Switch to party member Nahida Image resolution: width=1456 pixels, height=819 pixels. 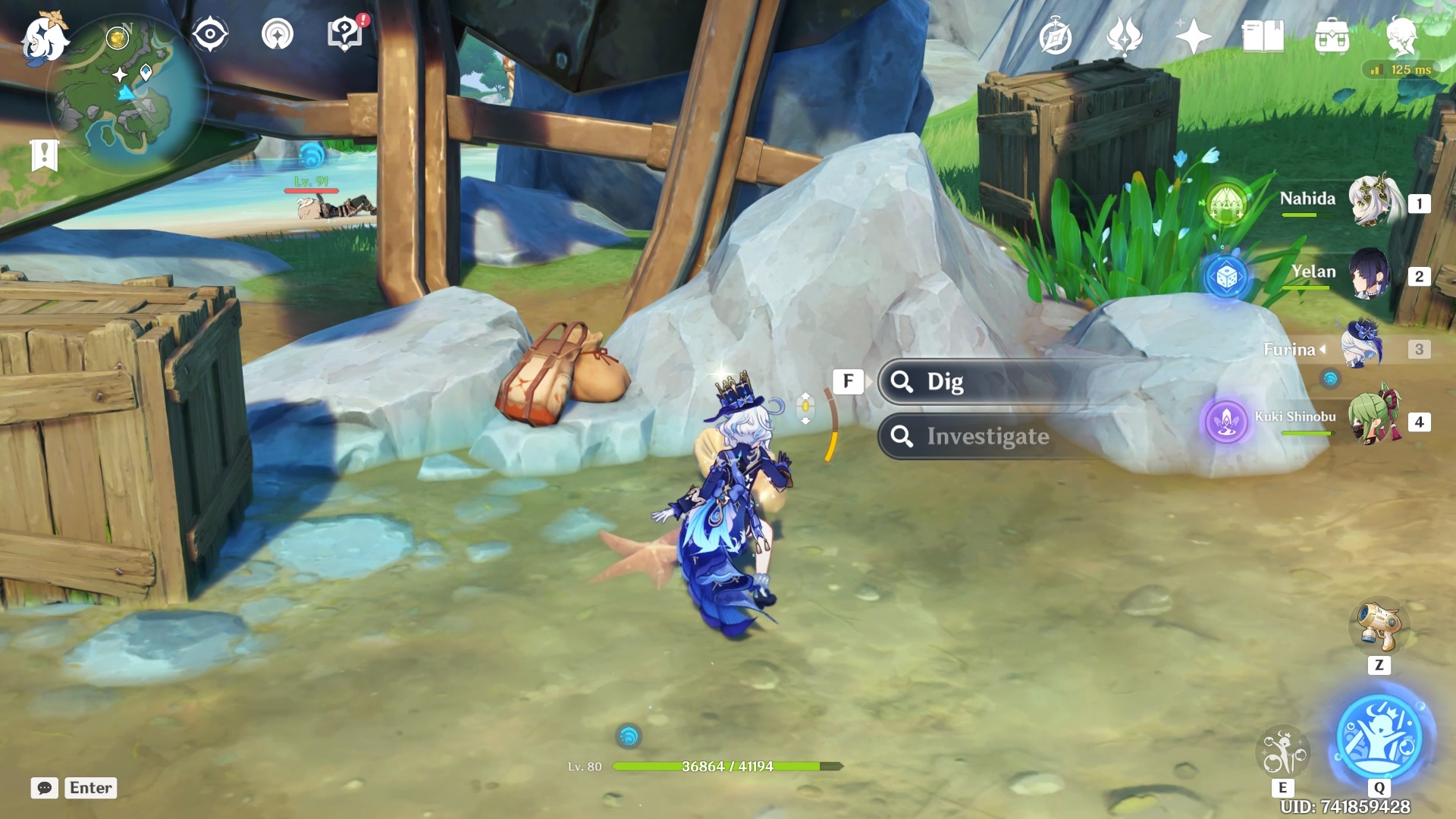pos(1373,202)
